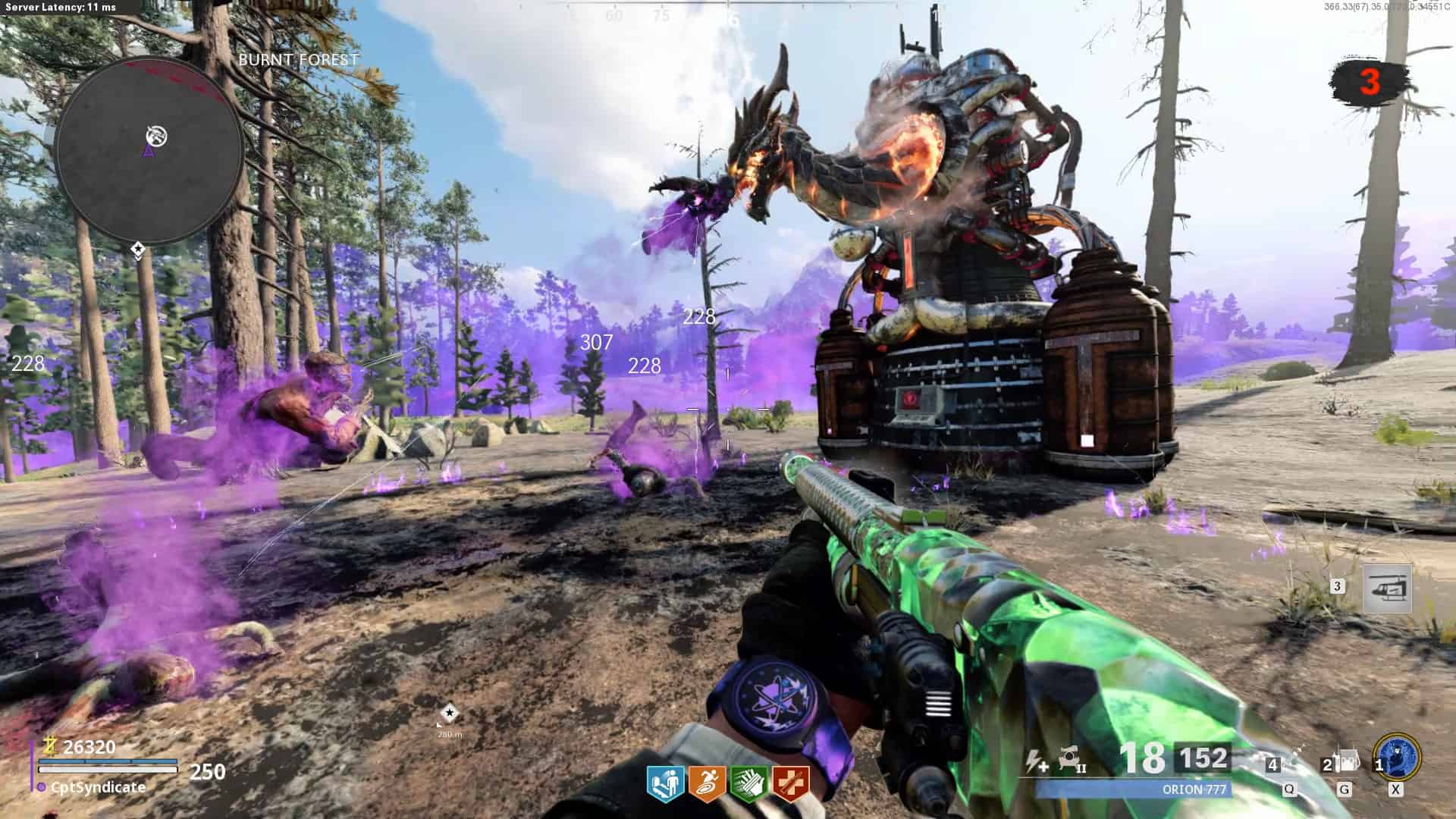Select the orange Stamin-Up perk icon
Viewport: 1456px width, 819px height.
pyautogui.click(x=707, y=784)
